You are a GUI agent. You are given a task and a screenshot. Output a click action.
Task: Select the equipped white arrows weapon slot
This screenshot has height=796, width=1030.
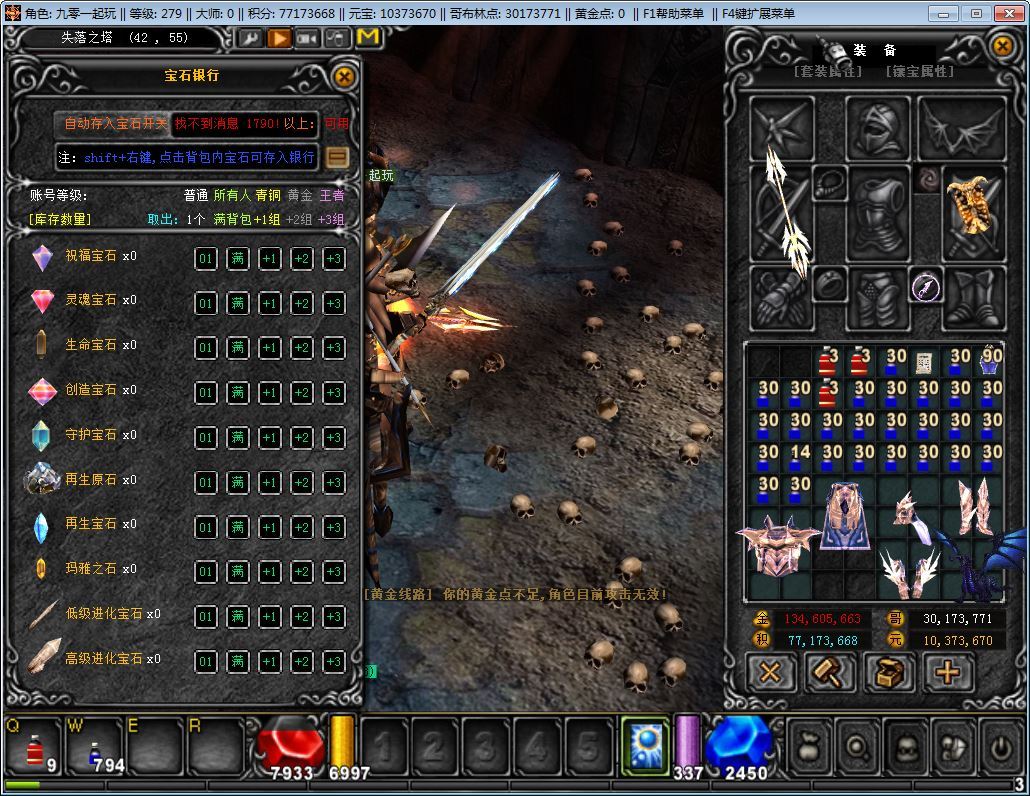click(784, 212)
